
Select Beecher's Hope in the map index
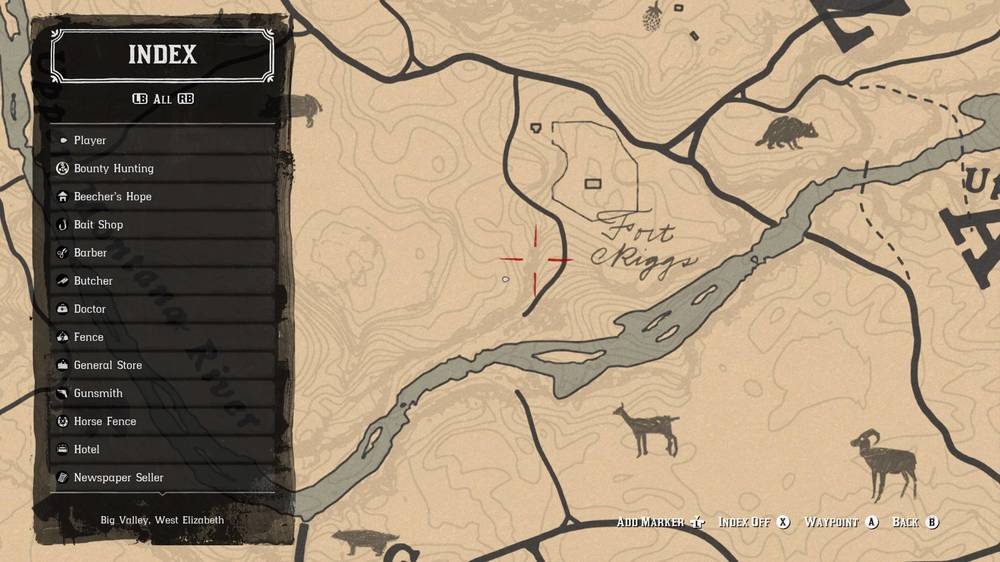coord(163,196)
